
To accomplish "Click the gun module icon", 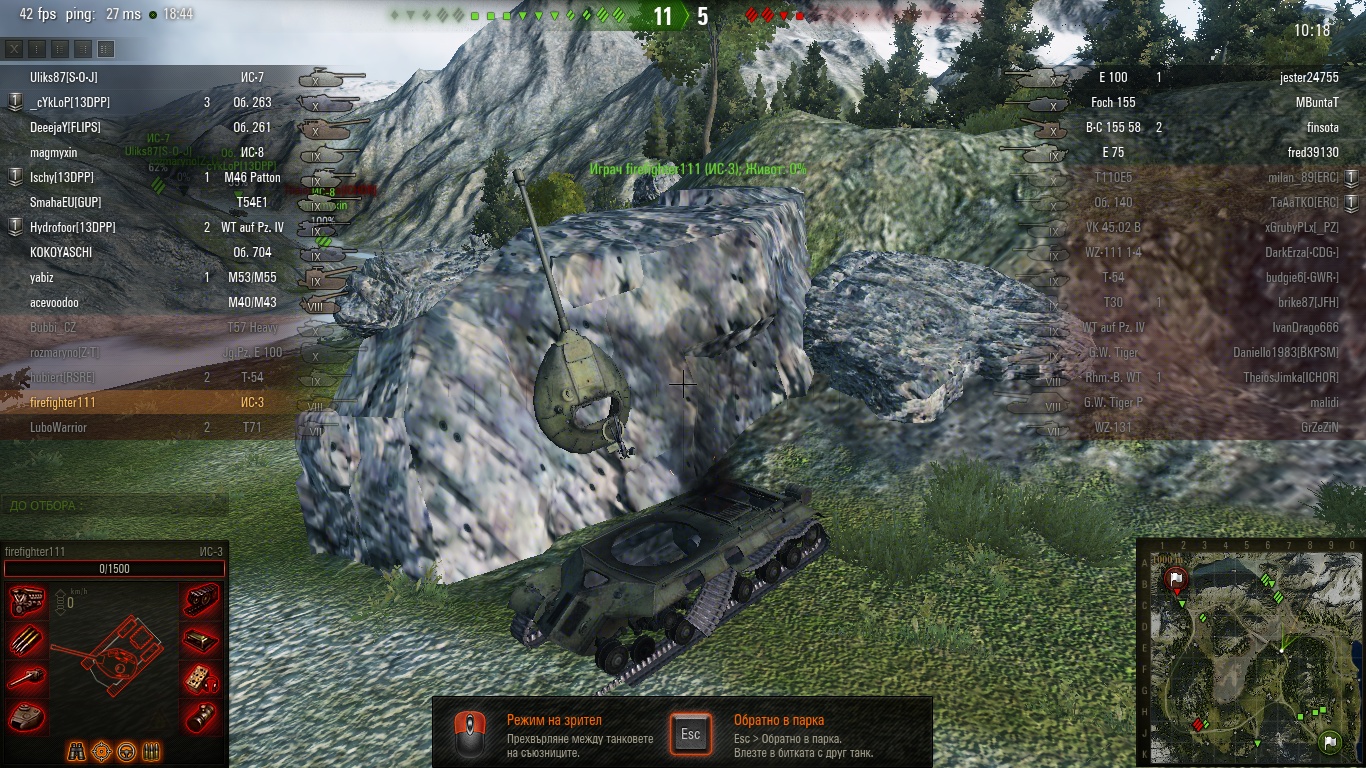I will 27,678.
